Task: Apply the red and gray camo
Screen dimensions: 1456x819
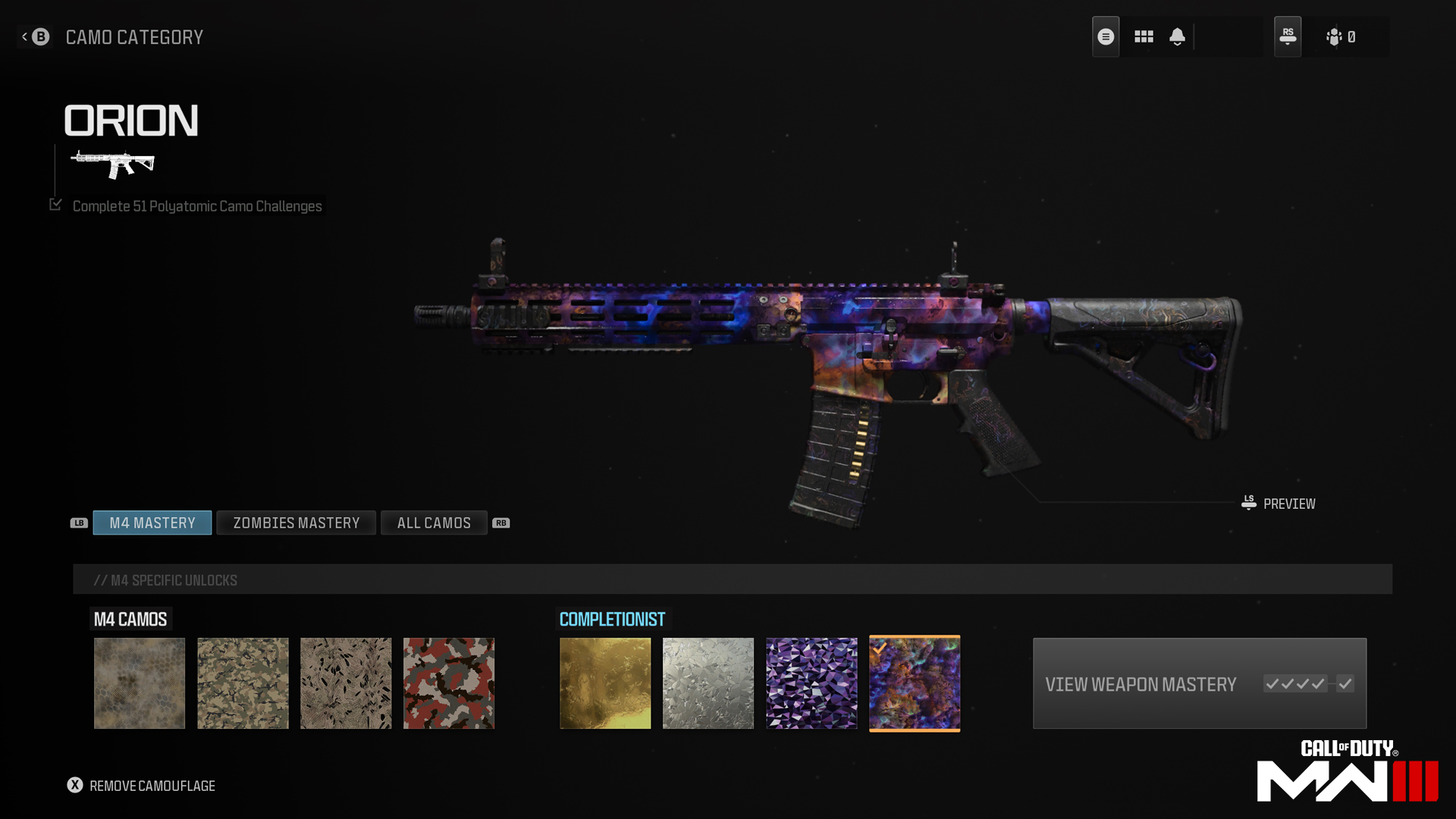Action: [x=449, y=683]
